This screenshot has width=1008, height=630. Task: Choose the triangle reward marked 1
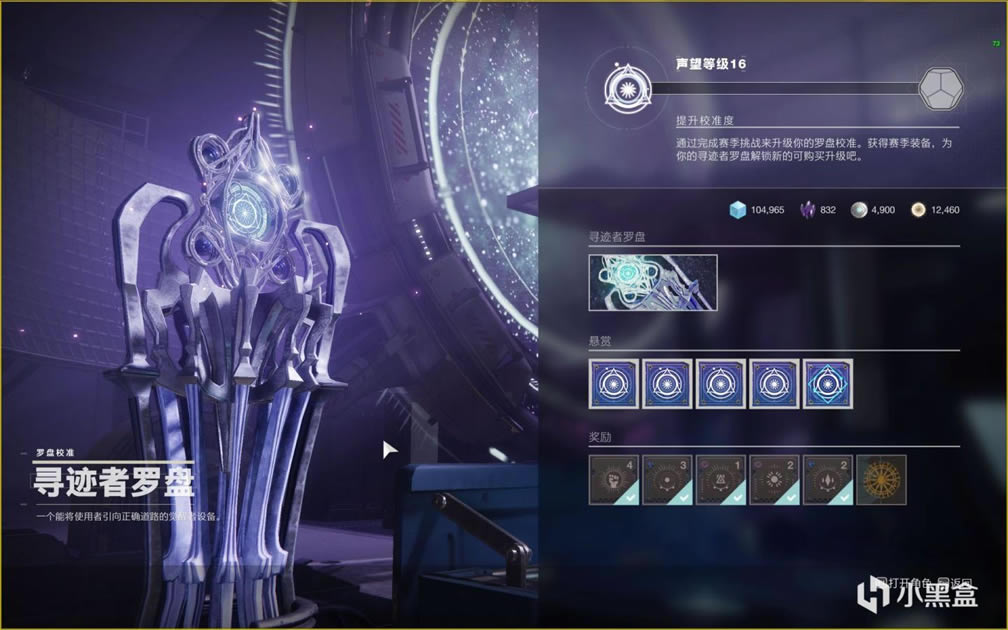click(721, 480)
